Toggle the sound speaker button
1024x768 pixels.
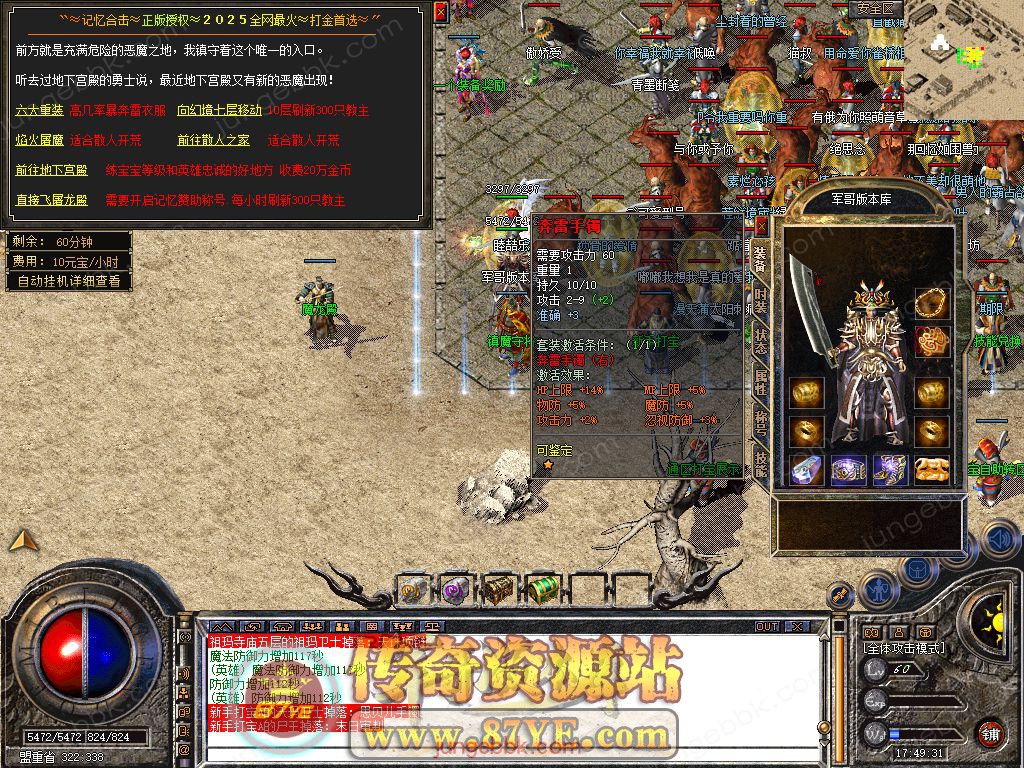999,540
